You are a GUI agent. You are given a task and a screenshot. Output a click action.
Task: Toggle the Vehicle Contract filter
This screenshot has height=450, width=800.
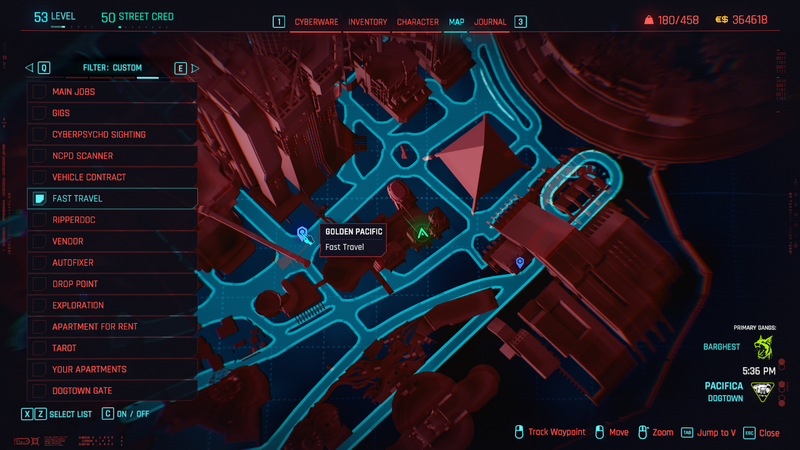coord(112,177)
